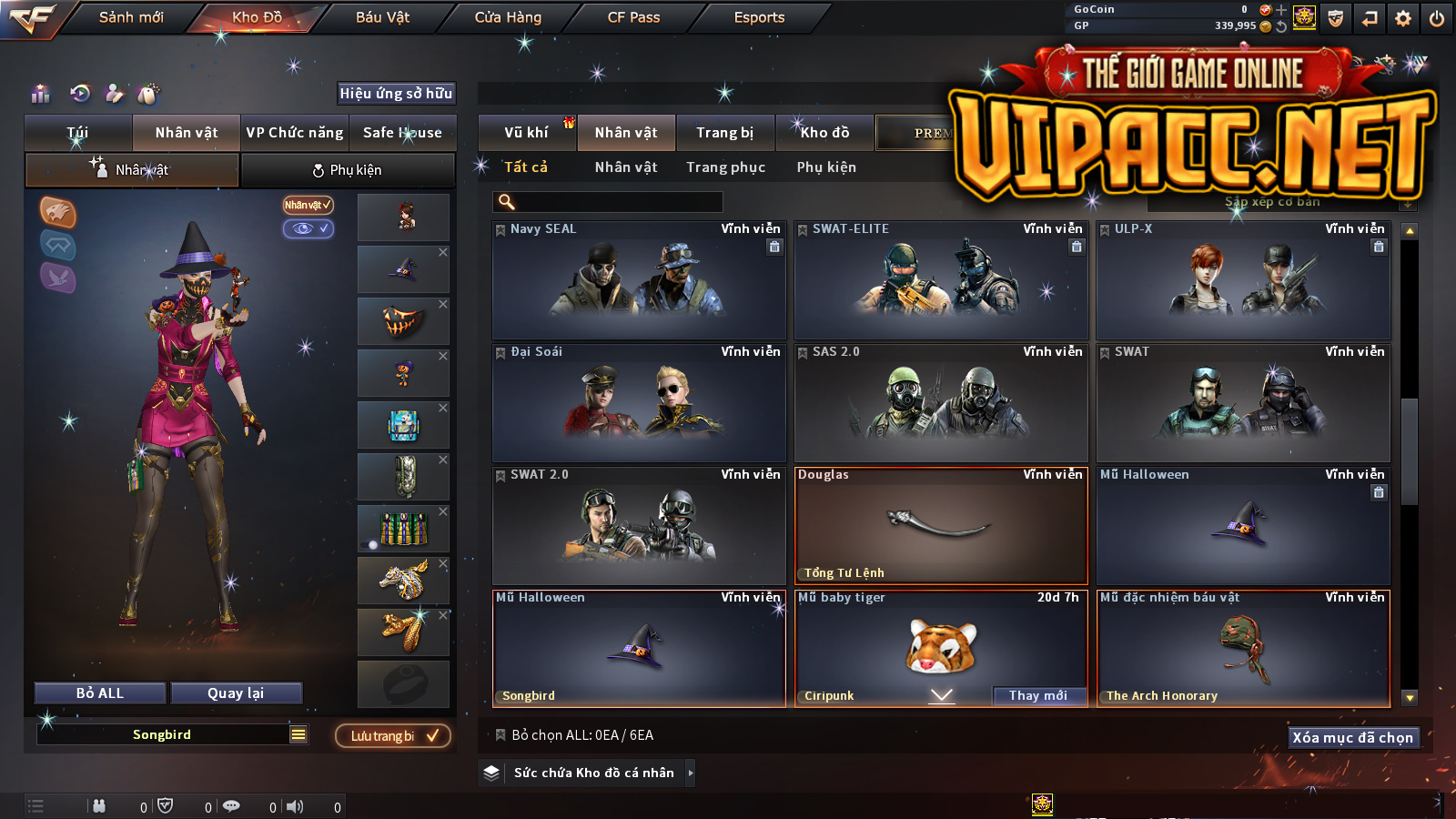The image size is (1456, 819).
Task: Open the Phụ kiện accessories sub-tab
Action: pyautogui.click(x=347, y=170)
